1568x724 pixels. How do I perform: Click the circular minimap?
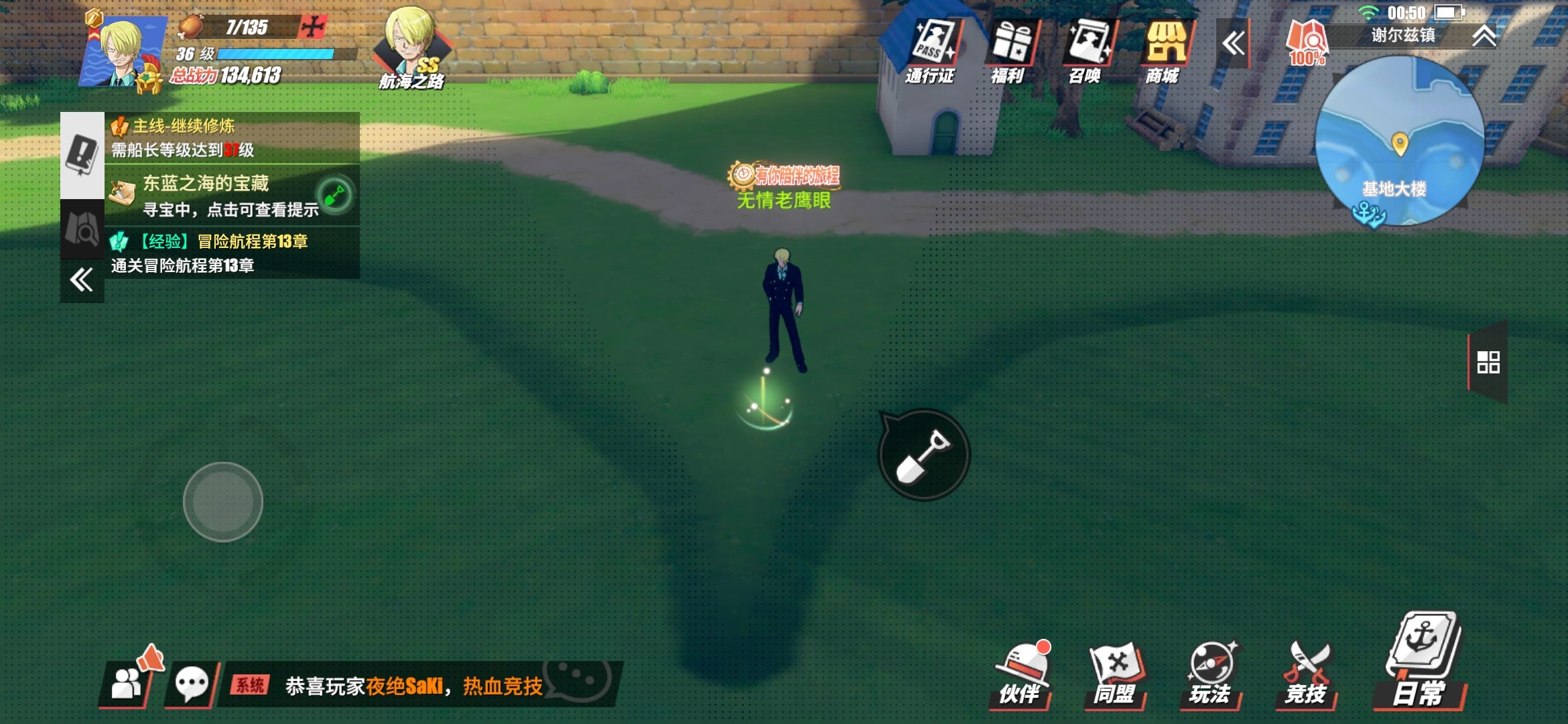(1399, 141)
